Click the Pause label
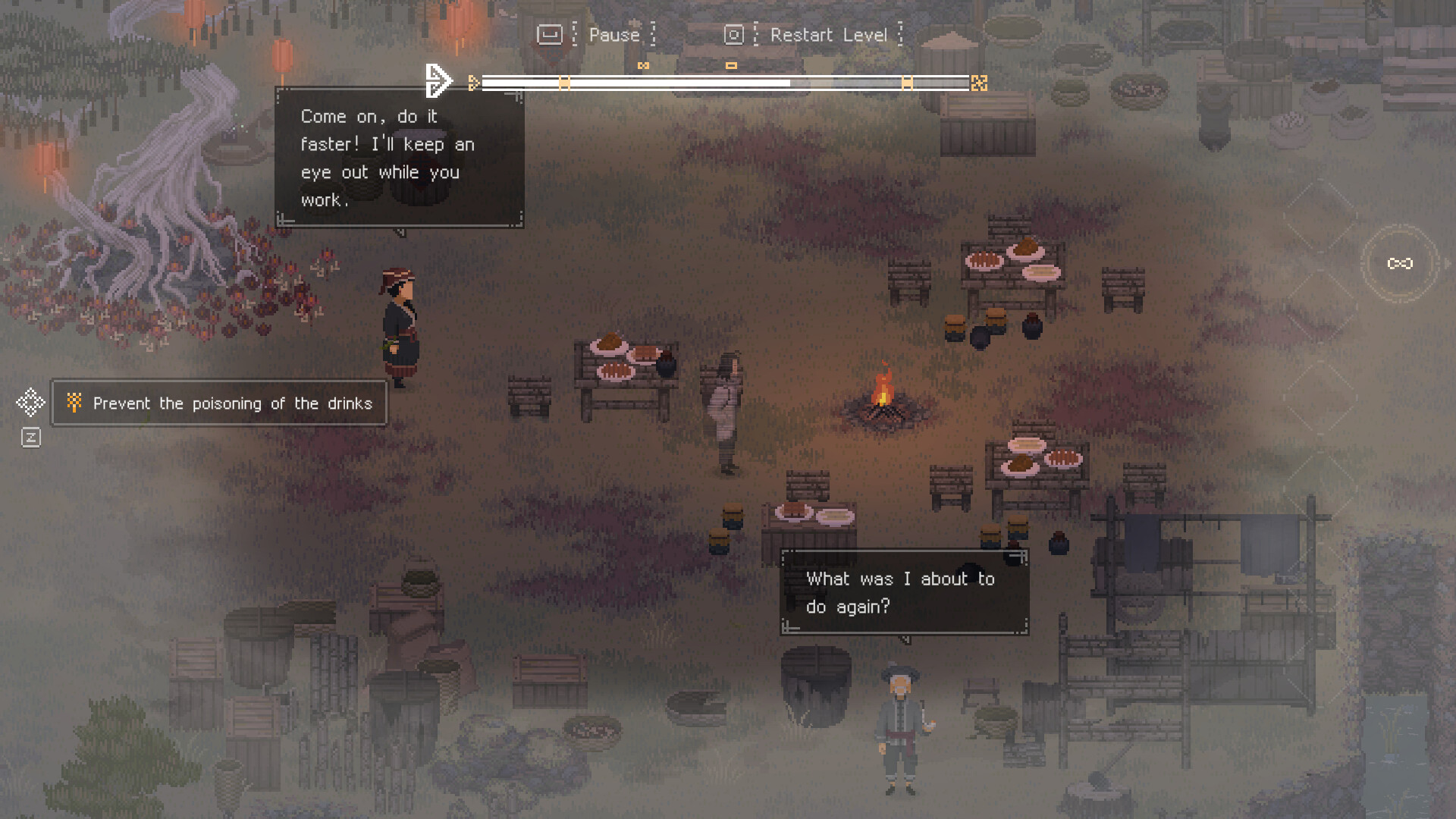This screenshot has width=1456, height=819. [613, 35]
